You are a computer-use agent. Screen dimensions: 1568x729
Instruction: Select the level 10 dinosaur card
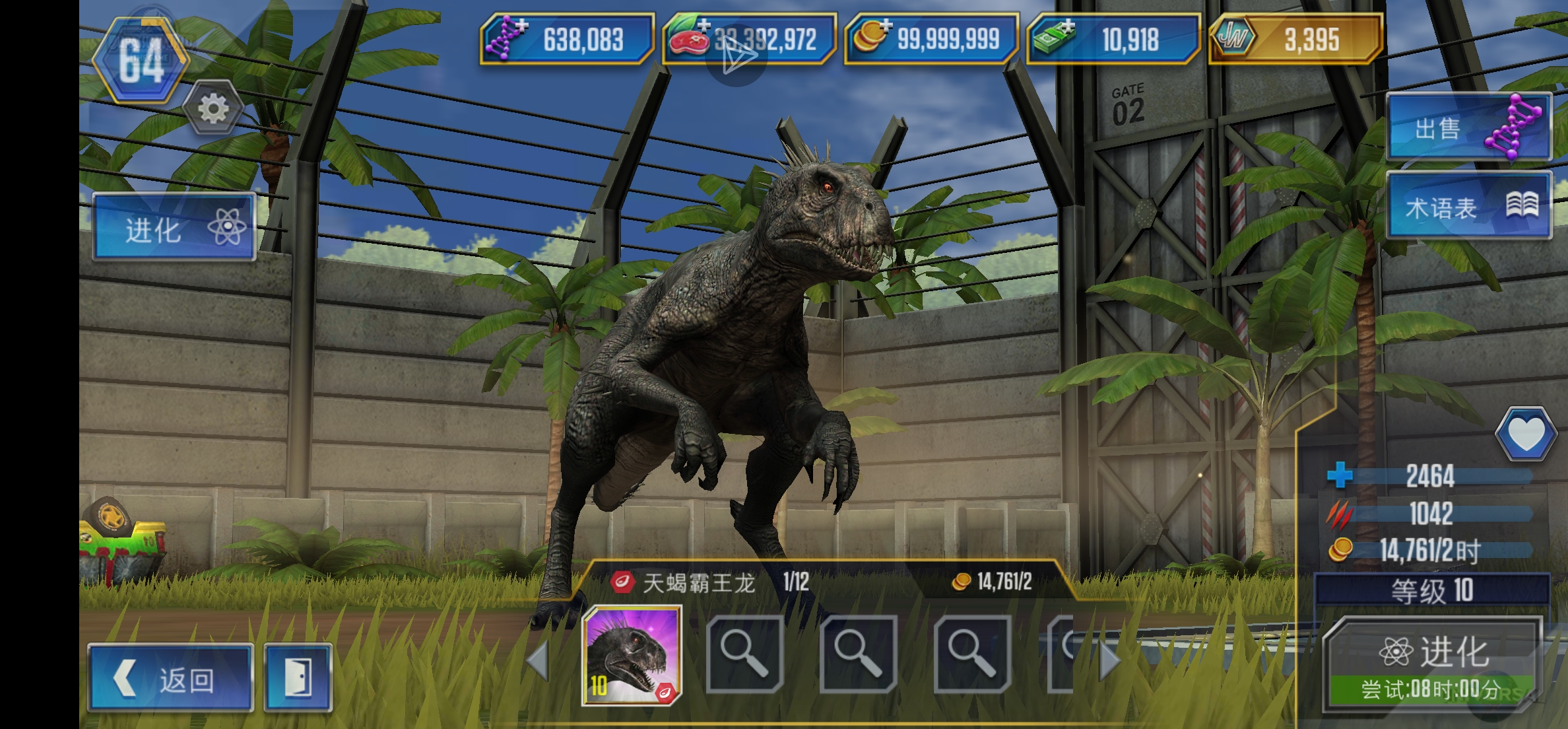[x=632, y=656]
